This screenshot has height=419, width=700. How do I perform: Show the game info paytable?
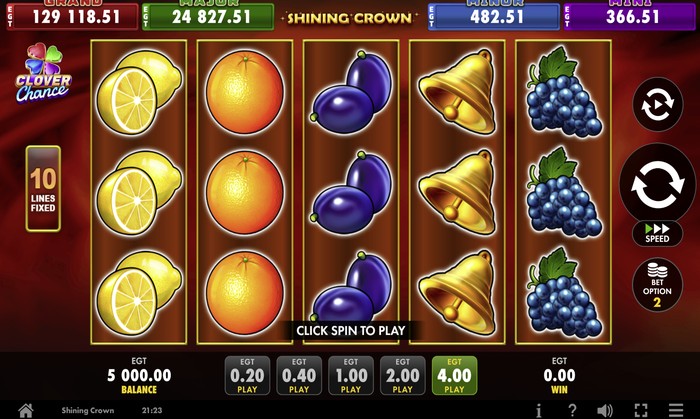coord(539,410)
